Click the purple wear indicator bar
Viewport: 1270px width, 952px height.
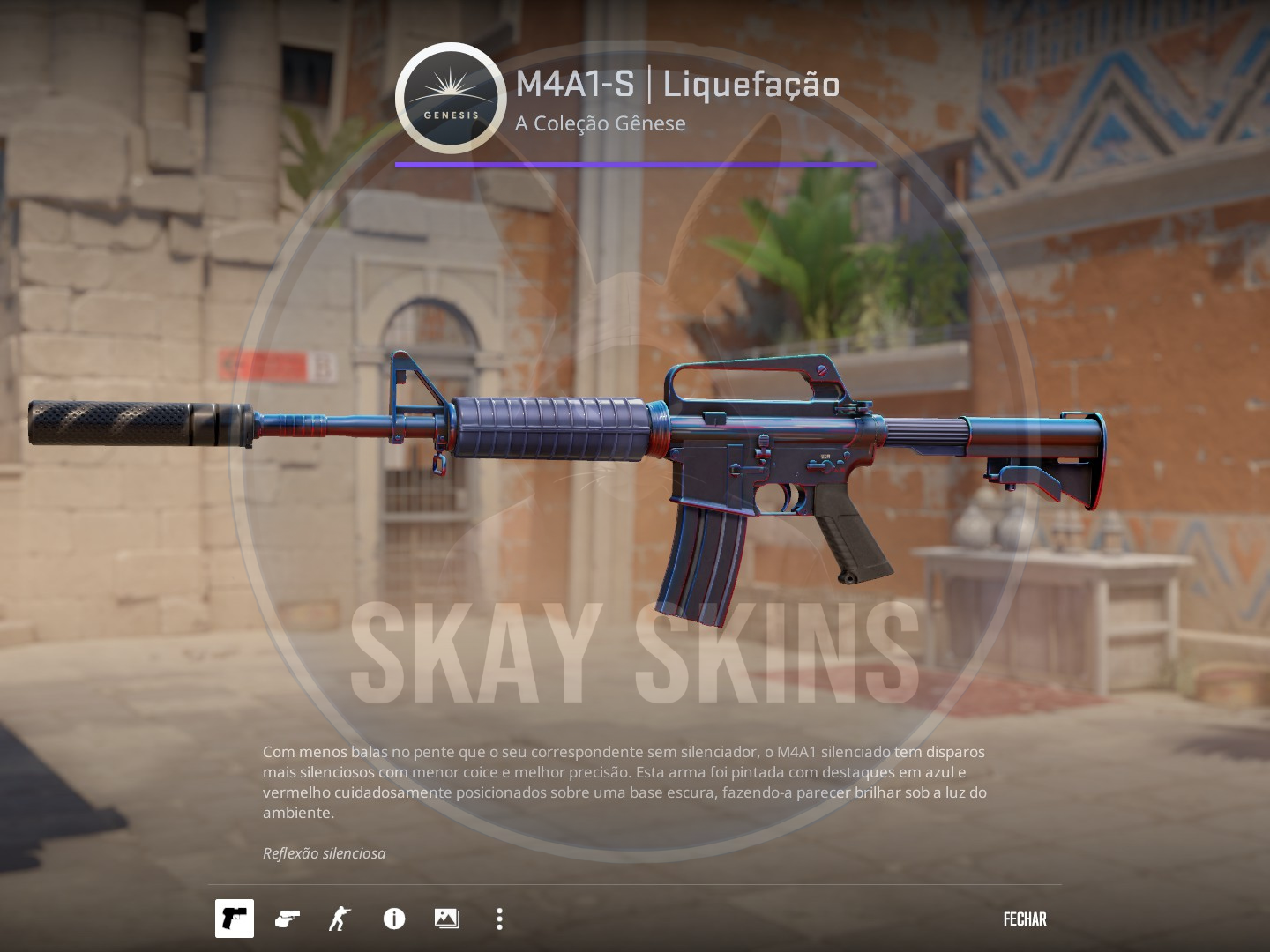(x=636, y=162)
